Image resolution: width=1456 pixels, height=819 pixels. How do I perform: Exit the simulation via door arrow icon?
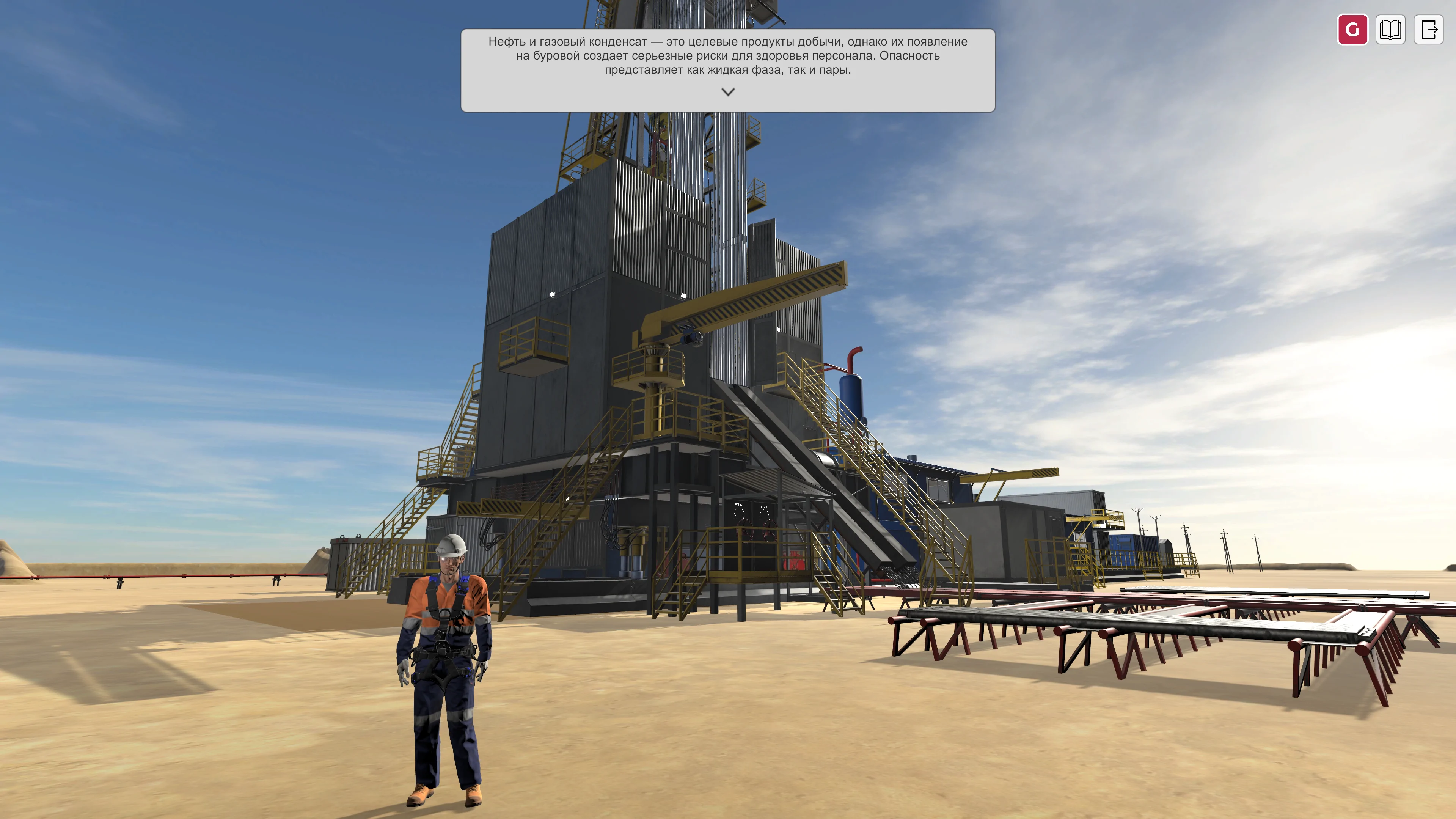(x=1428, y=29)
